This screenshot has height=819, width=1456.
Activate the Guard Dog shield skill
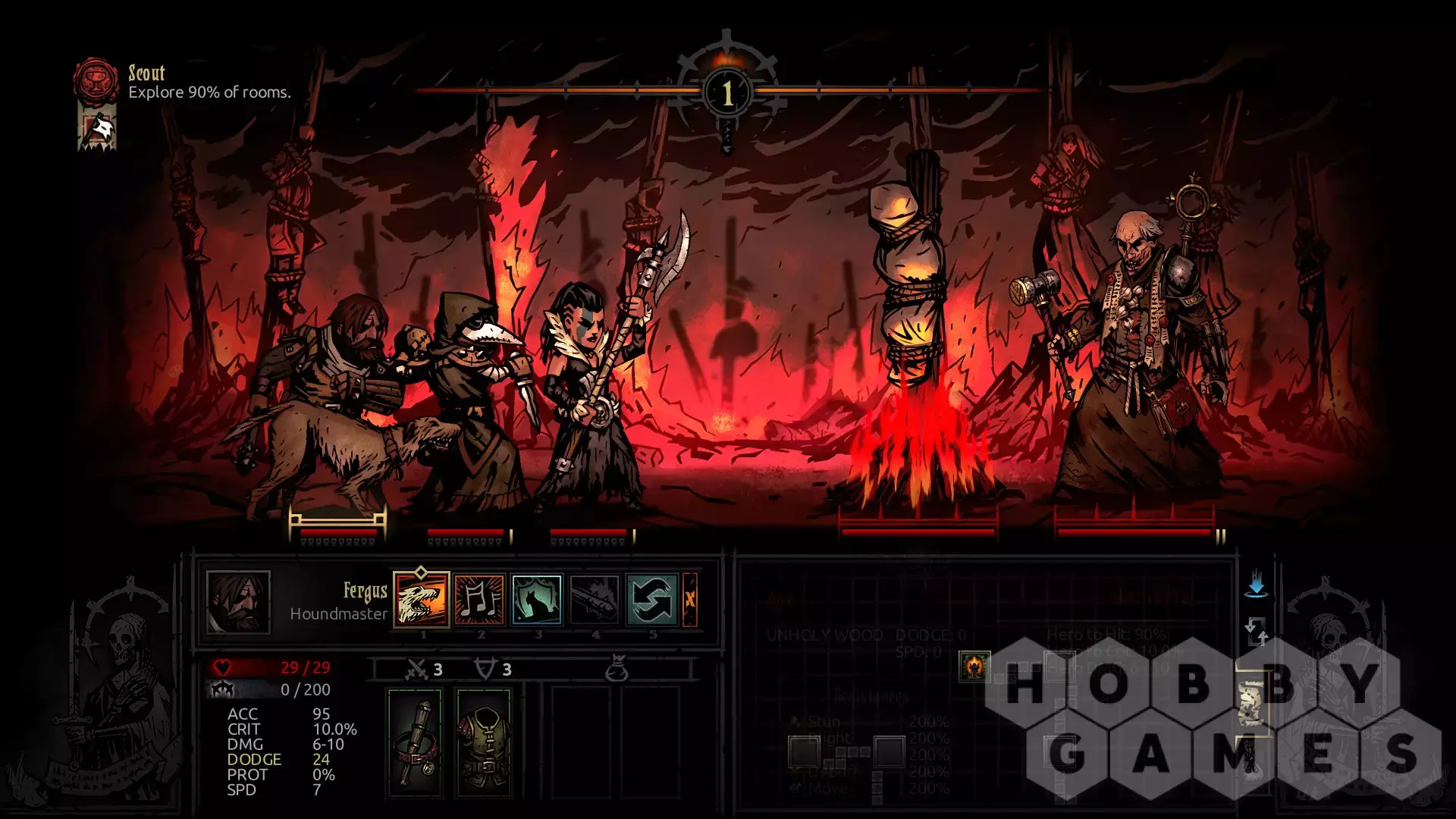537,599
